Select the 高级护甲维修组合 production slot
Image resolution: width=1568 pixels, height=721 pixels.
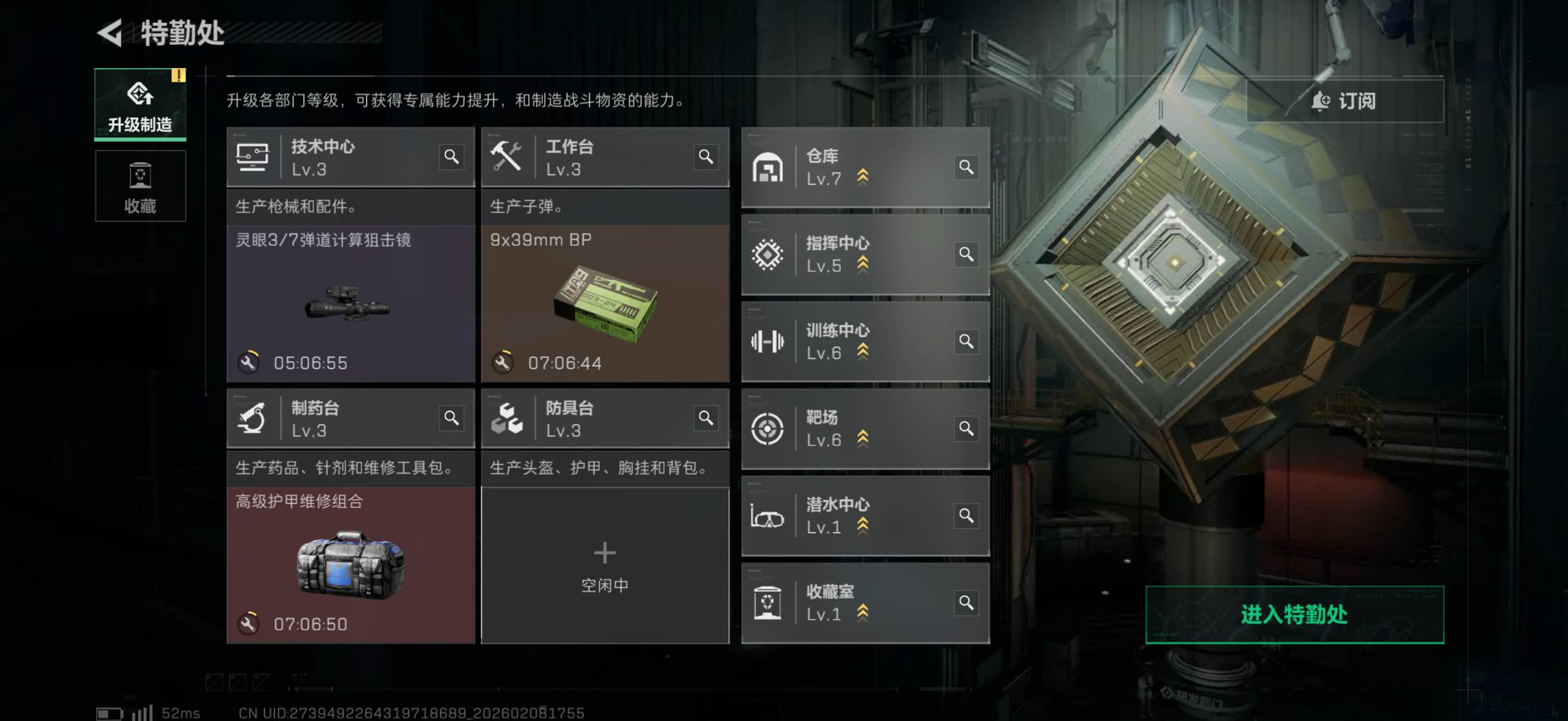coord(350,565)
